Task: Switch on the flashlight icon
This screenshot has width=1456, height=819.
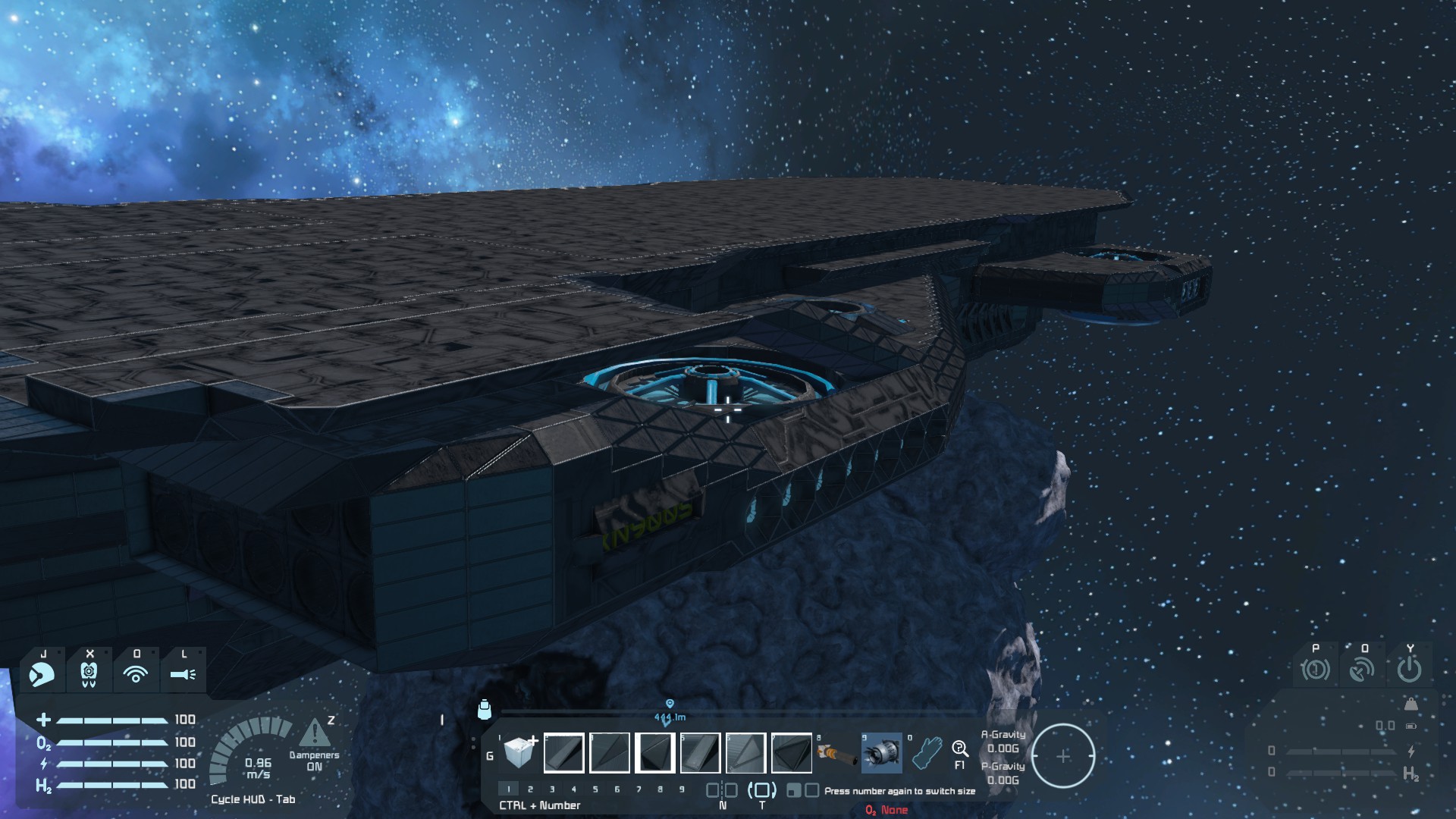Action: click(183, 673)
